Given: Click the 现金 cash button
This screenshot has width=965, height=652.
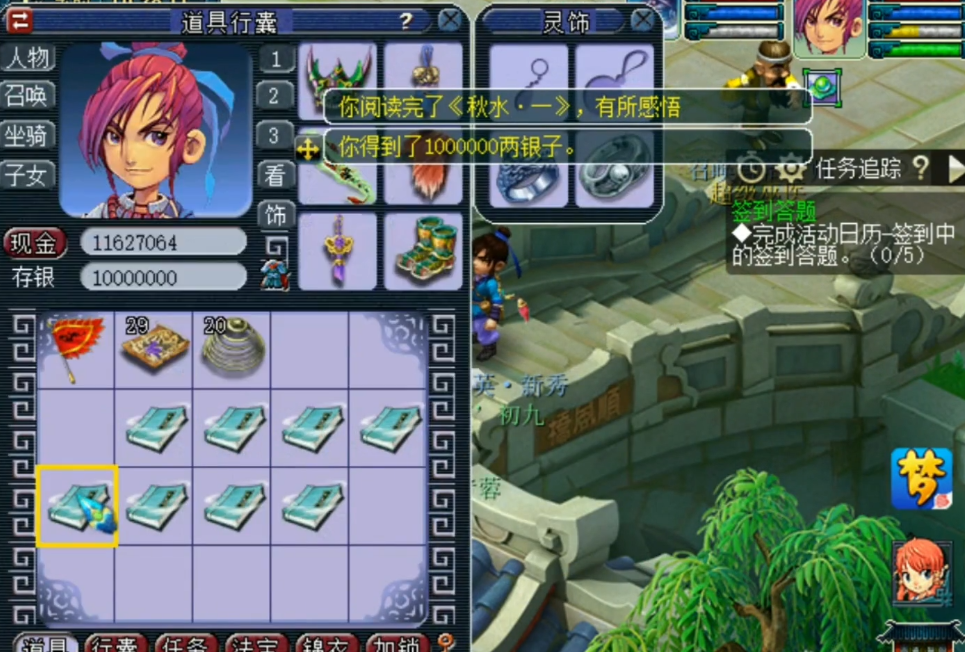Looking at the screenshot, I should tap(36, 242).
